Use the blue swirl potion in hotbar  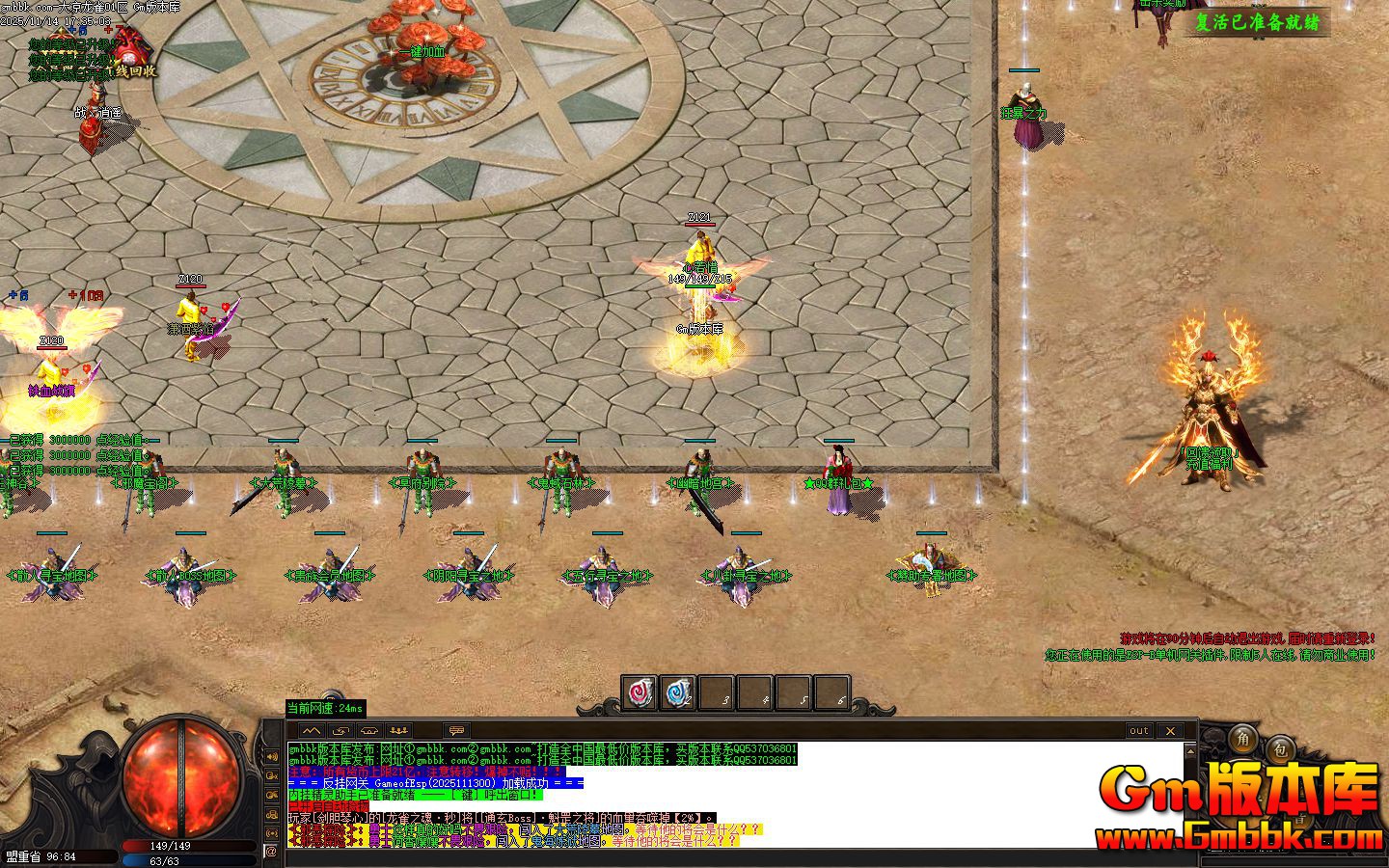click(678, 693)
